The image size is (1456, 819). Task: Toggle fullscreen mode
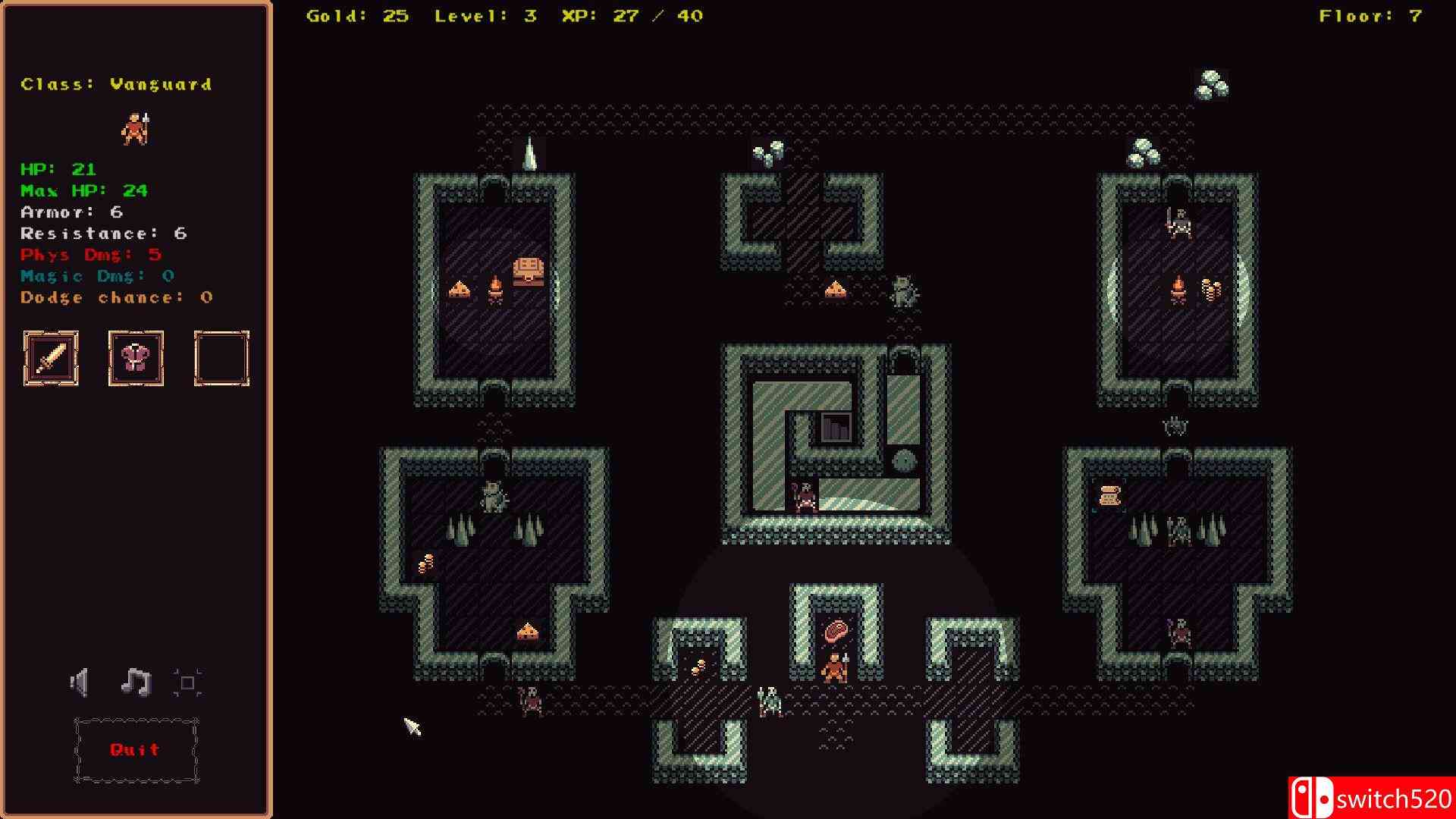187,681
